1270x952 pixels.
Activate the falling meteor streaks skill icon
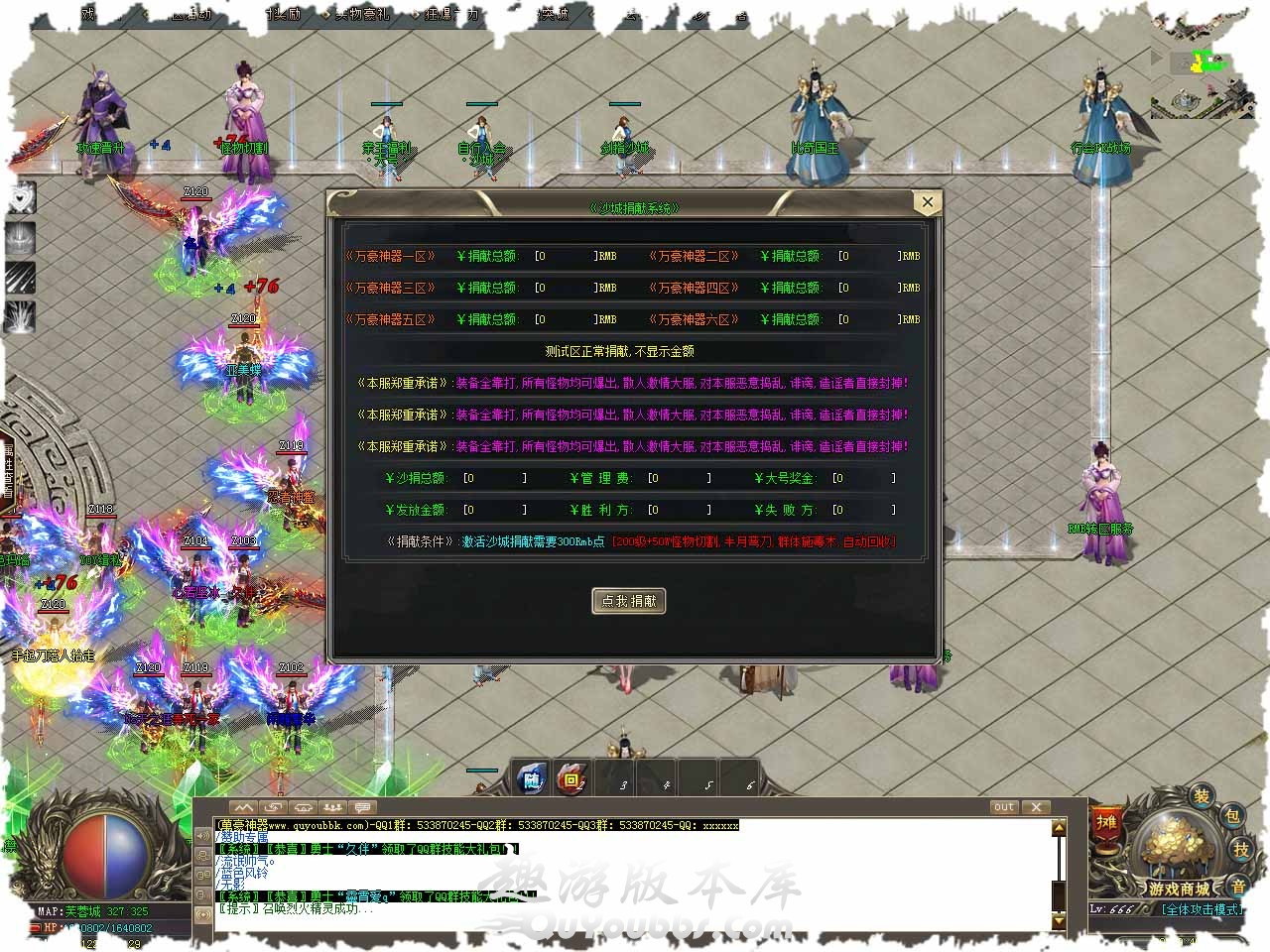(x=22, y=278)
